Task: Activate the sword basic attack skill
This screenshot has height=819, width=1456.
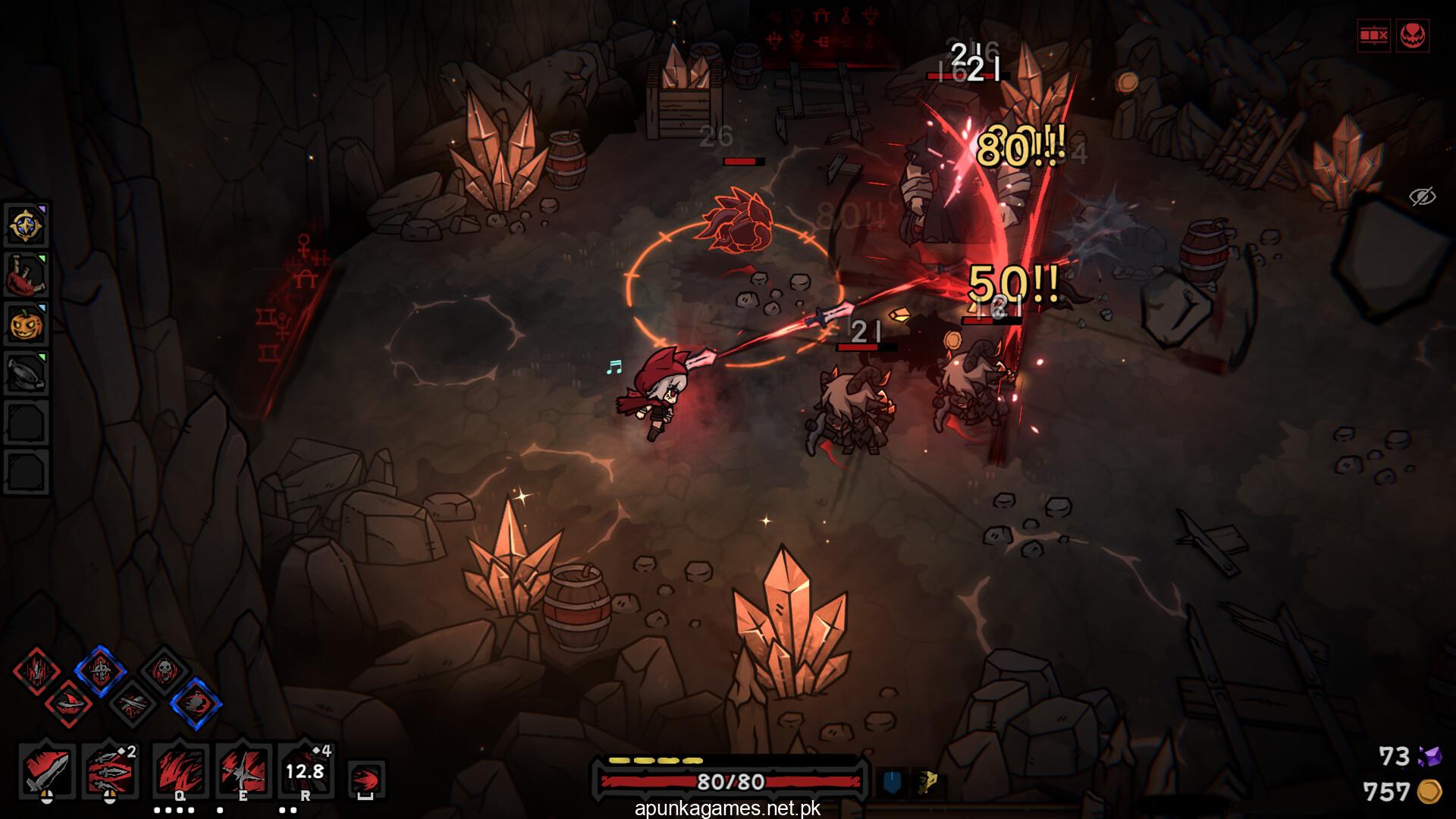Action: [x=47, y=770]
